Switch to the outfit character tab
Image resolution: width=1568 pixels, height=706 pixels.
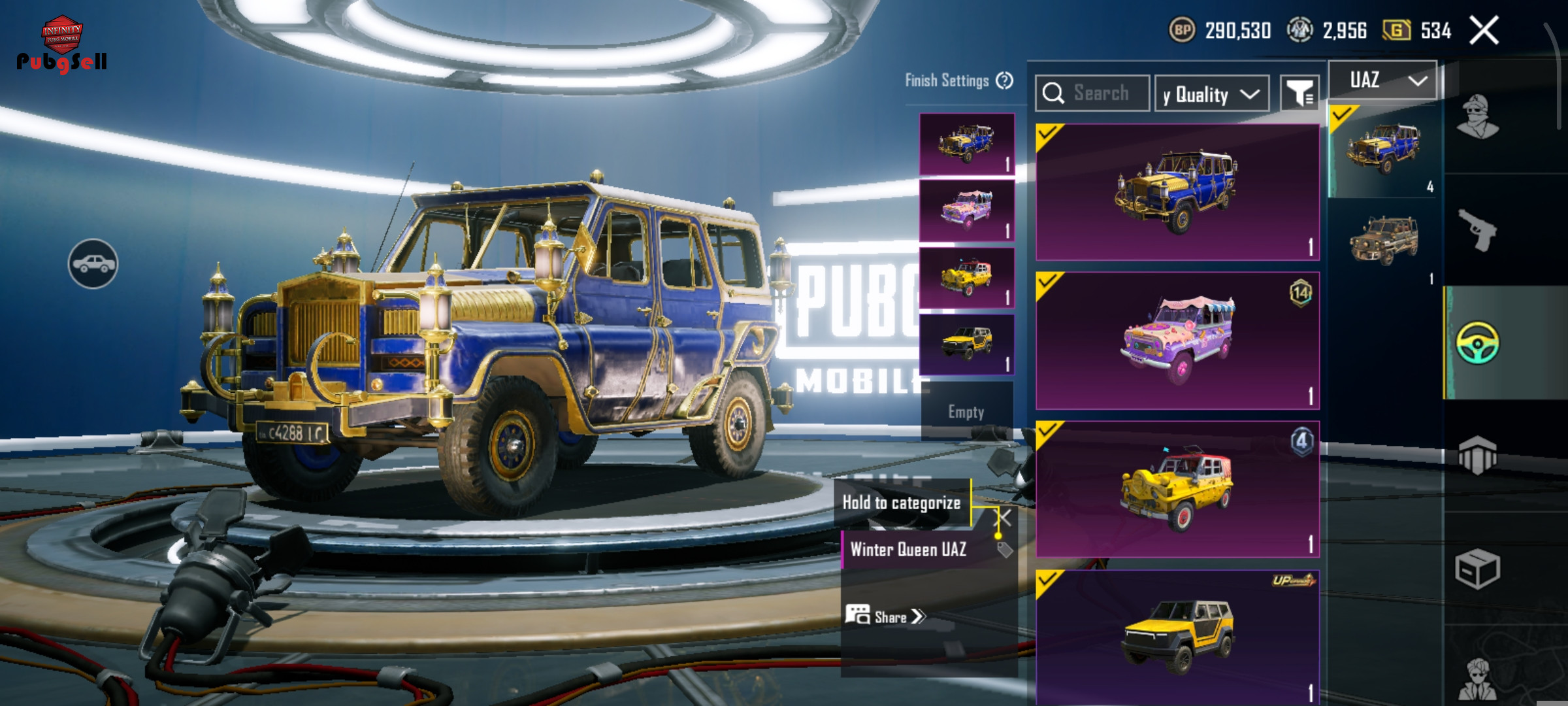click(1478, 118)
